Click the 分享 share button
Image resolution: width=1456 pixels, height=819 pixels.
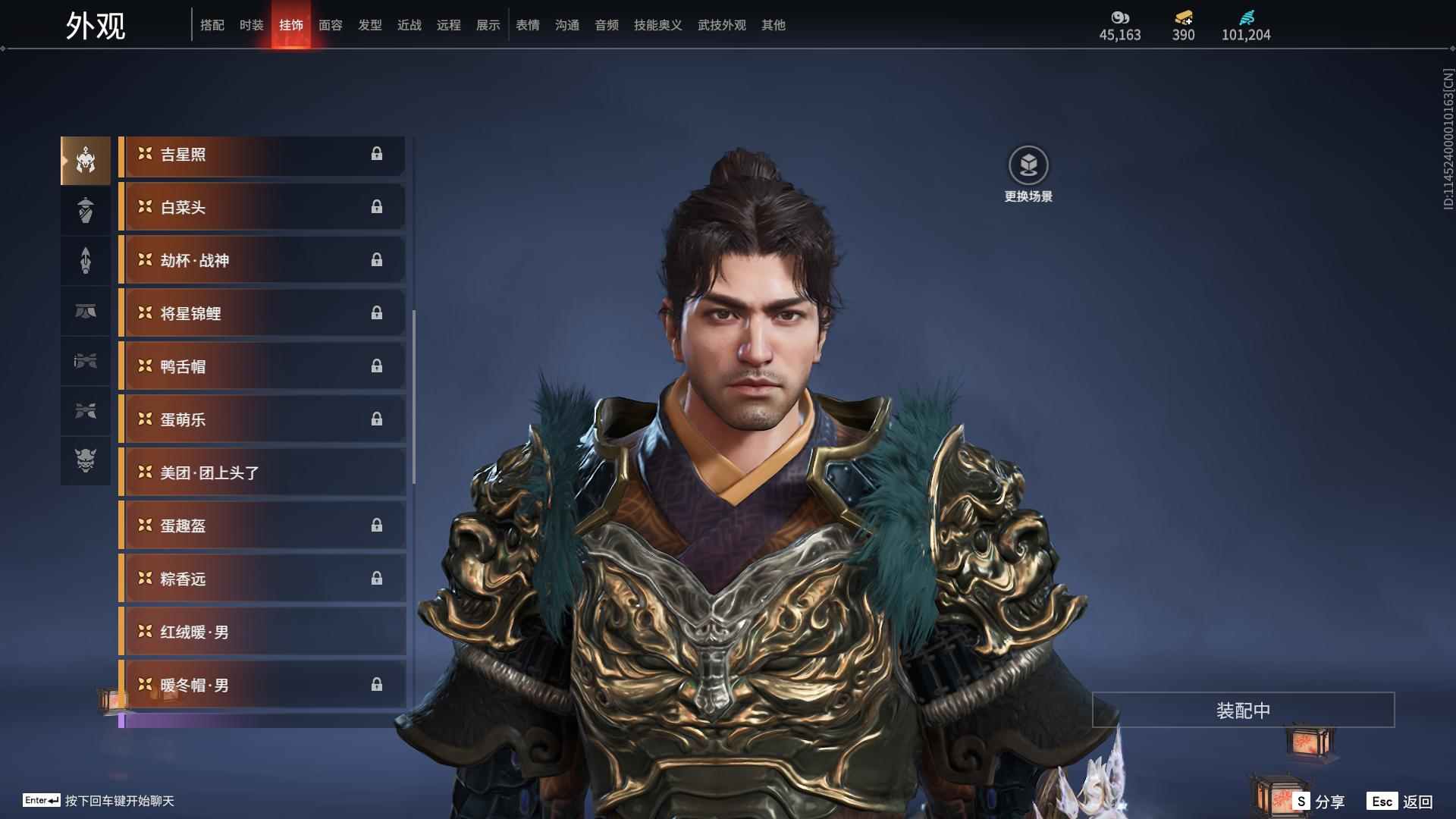point(1319,802)
